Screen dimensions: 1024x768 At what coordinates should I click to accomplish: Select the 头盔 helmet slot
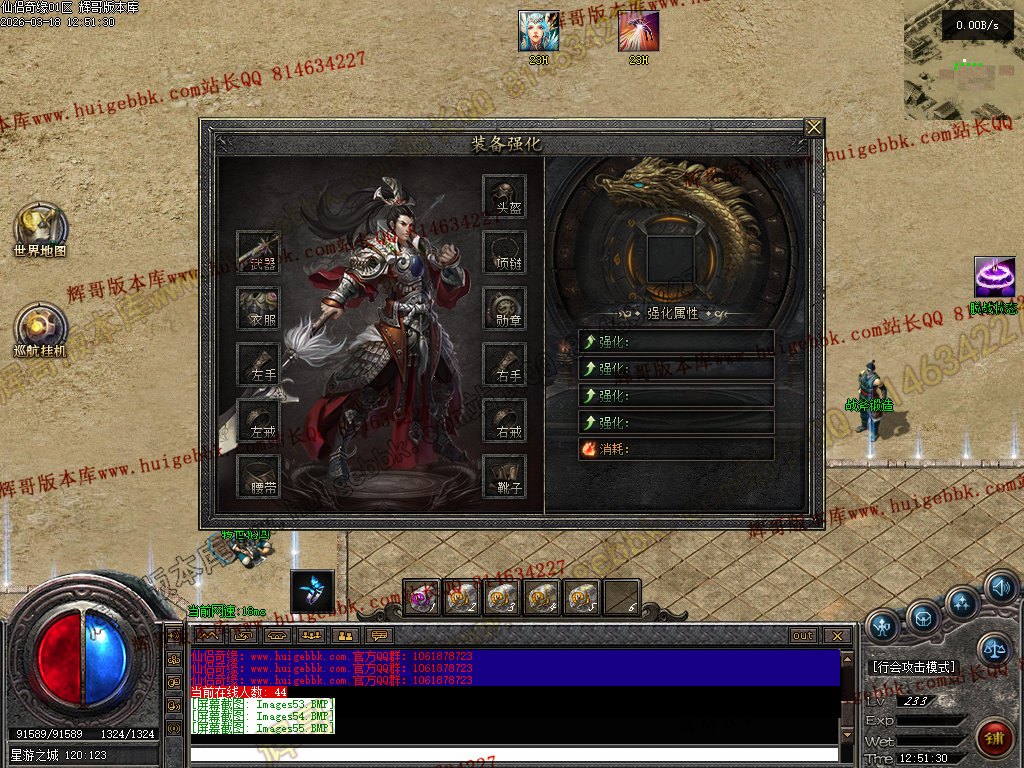(x=505, y=196)
